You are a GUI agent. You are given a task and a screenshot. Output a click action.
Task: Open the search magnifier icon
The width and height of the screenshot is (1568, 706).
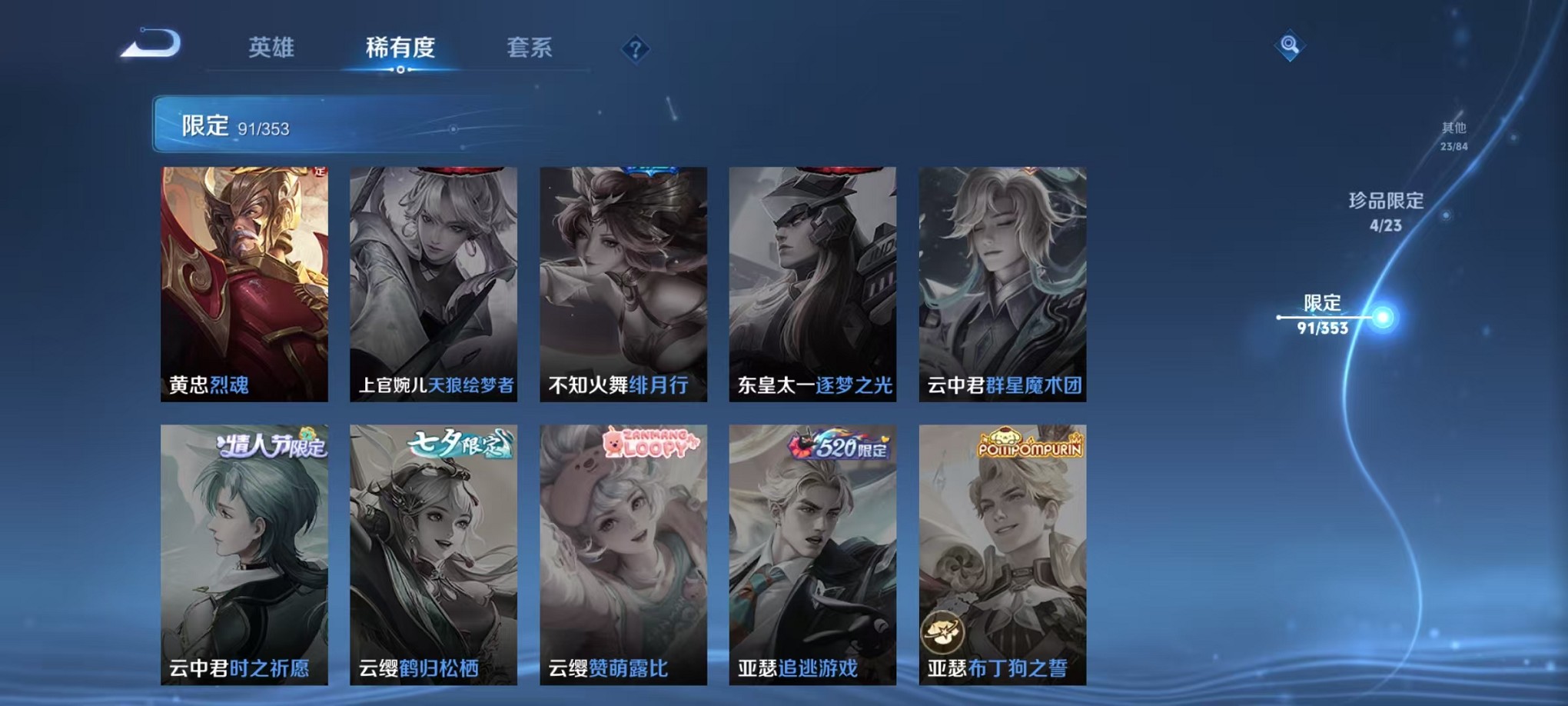click(x=1290, y=44)
